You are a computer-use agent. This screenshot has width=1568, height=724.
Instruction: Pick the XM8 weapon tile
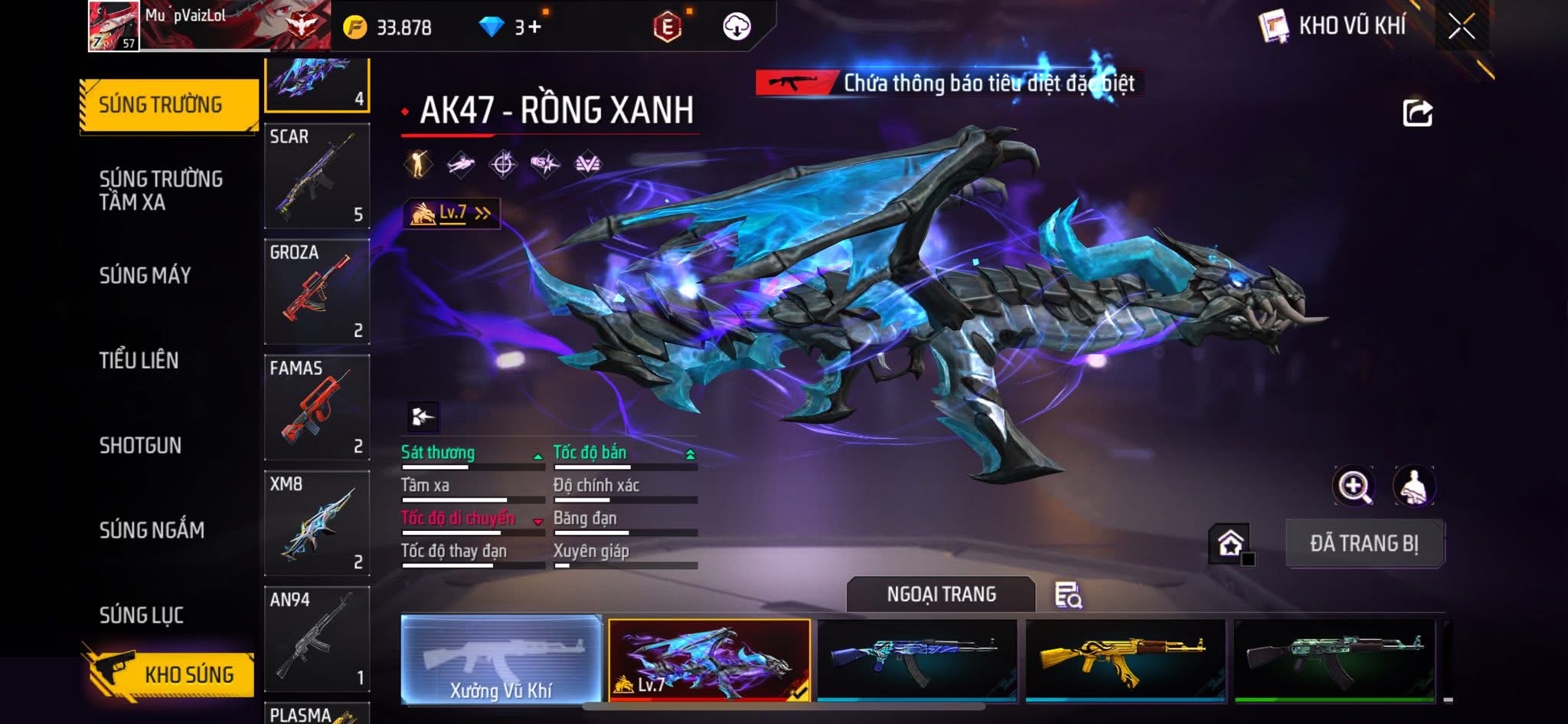point(317,523)
